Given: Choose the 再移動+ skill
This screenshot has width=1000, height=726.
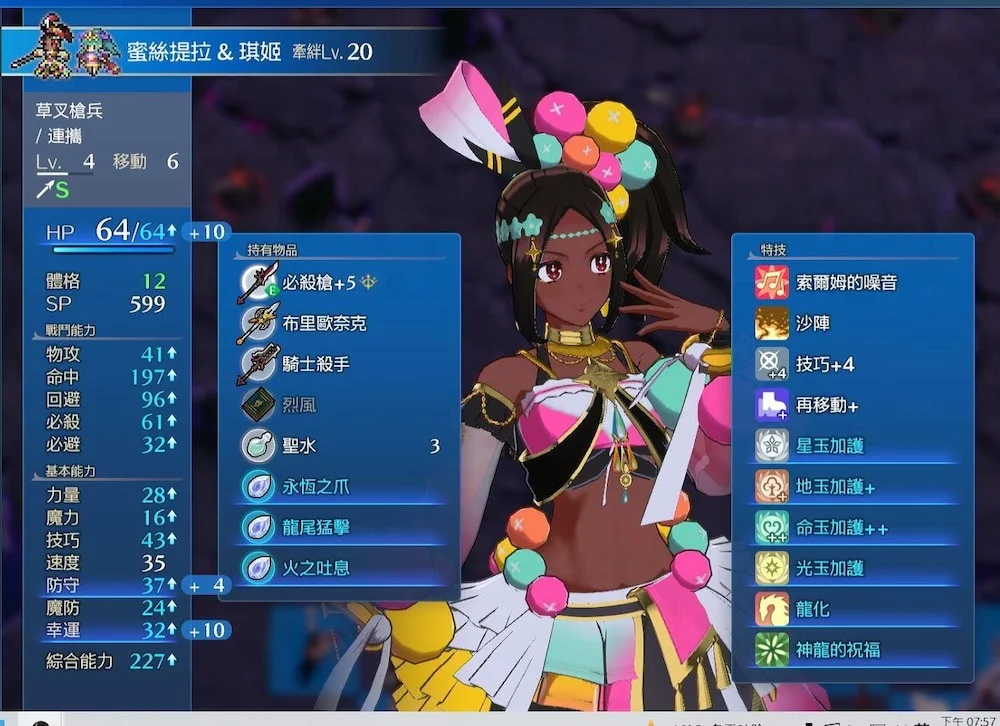Looking at the screenshot, I should (827, 405).
